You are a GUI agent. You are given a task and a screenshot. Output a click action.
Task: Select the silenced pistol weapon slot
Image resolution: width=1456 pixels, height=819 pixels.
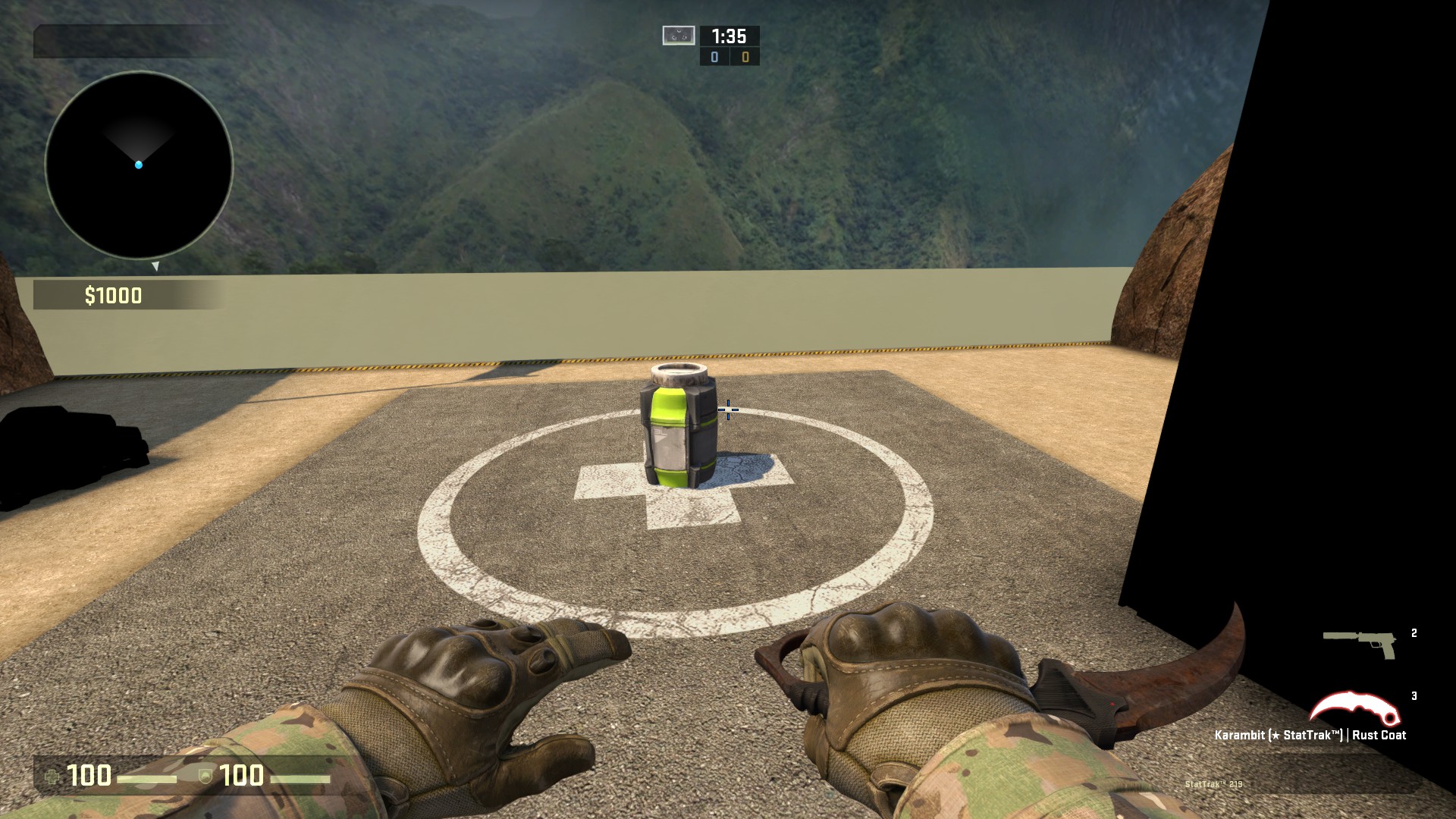click(x=1360, y=644)
